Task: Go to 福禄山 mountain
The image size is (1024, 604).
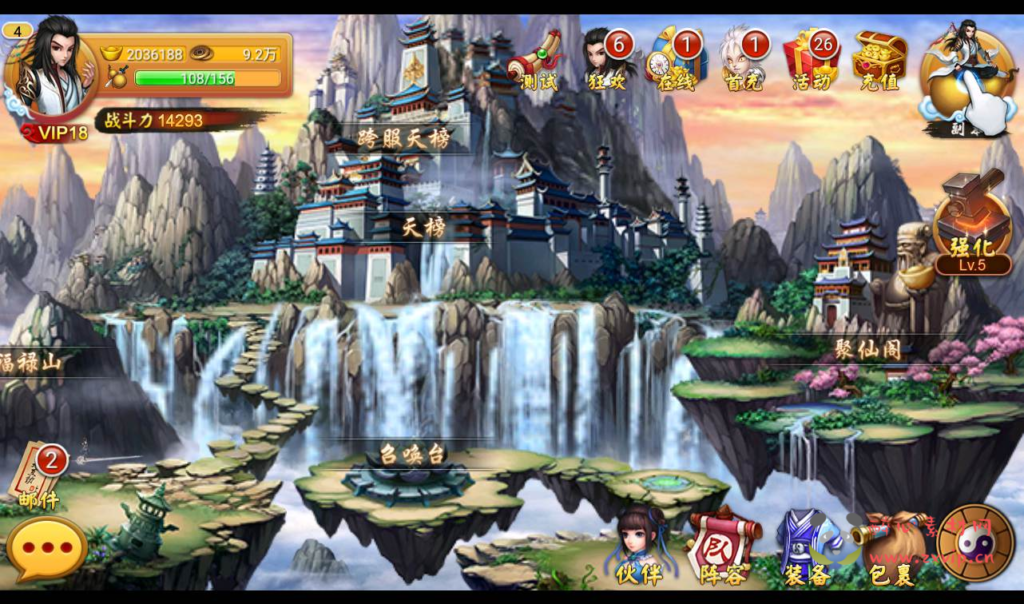Action: (x=32, y=361)
